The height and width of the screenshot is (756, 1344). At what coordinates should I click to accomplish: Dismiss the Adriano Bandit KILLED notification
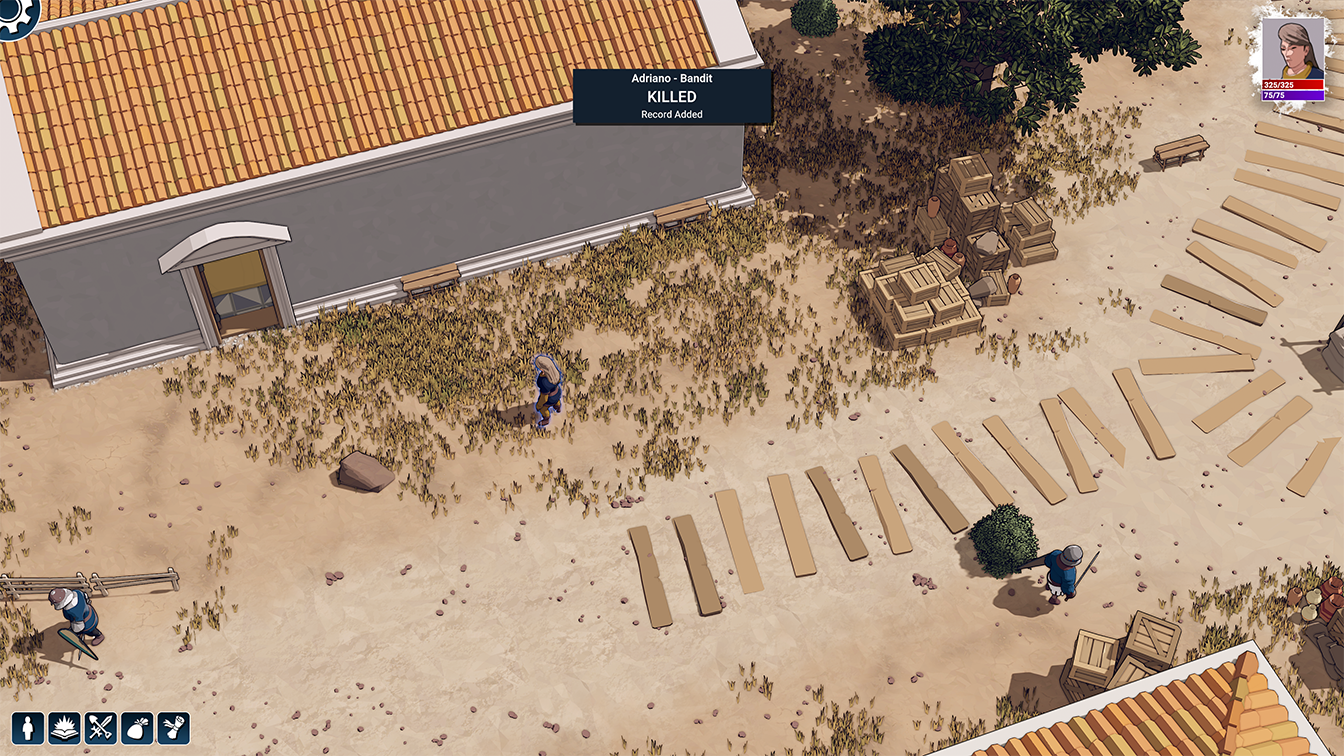click(x=671, y=96)
